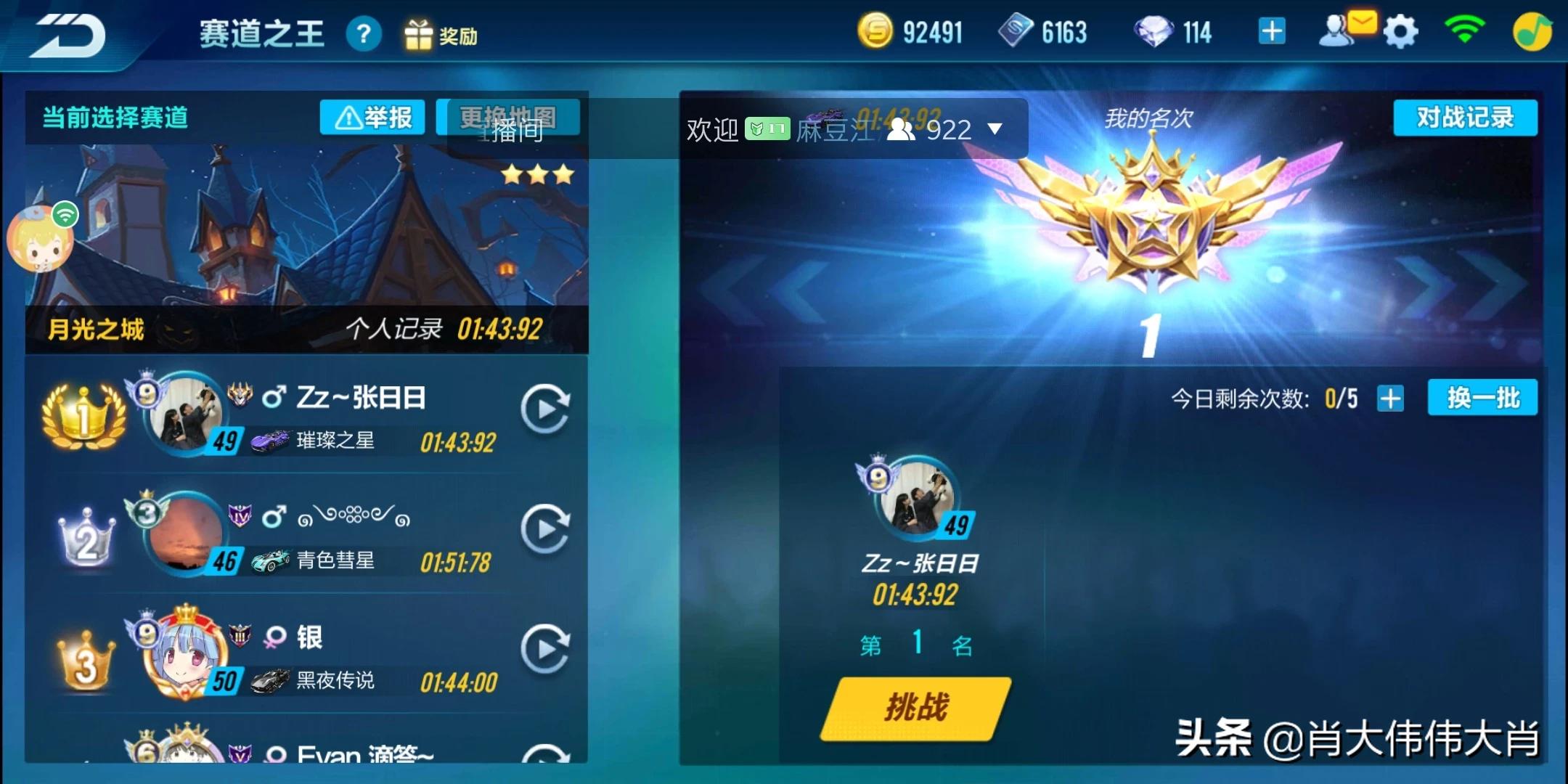Play replay of Zz~张日日's record
Image resolution: width=1568 pixels, height=784 pixels.
tap(546, 408)
